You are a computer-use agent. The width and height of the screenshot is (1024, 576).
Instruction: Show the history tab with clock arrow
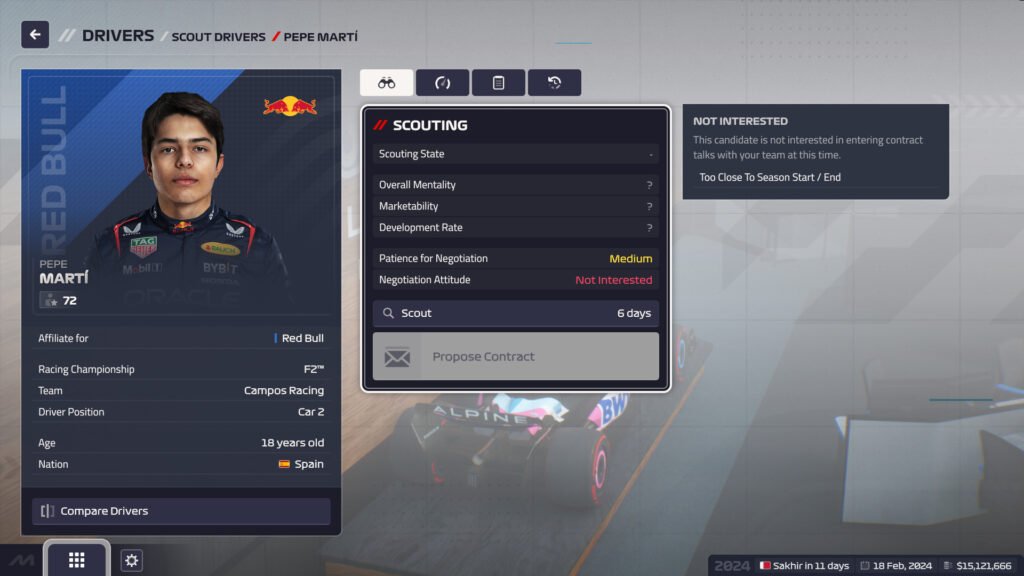pos(554,83)
